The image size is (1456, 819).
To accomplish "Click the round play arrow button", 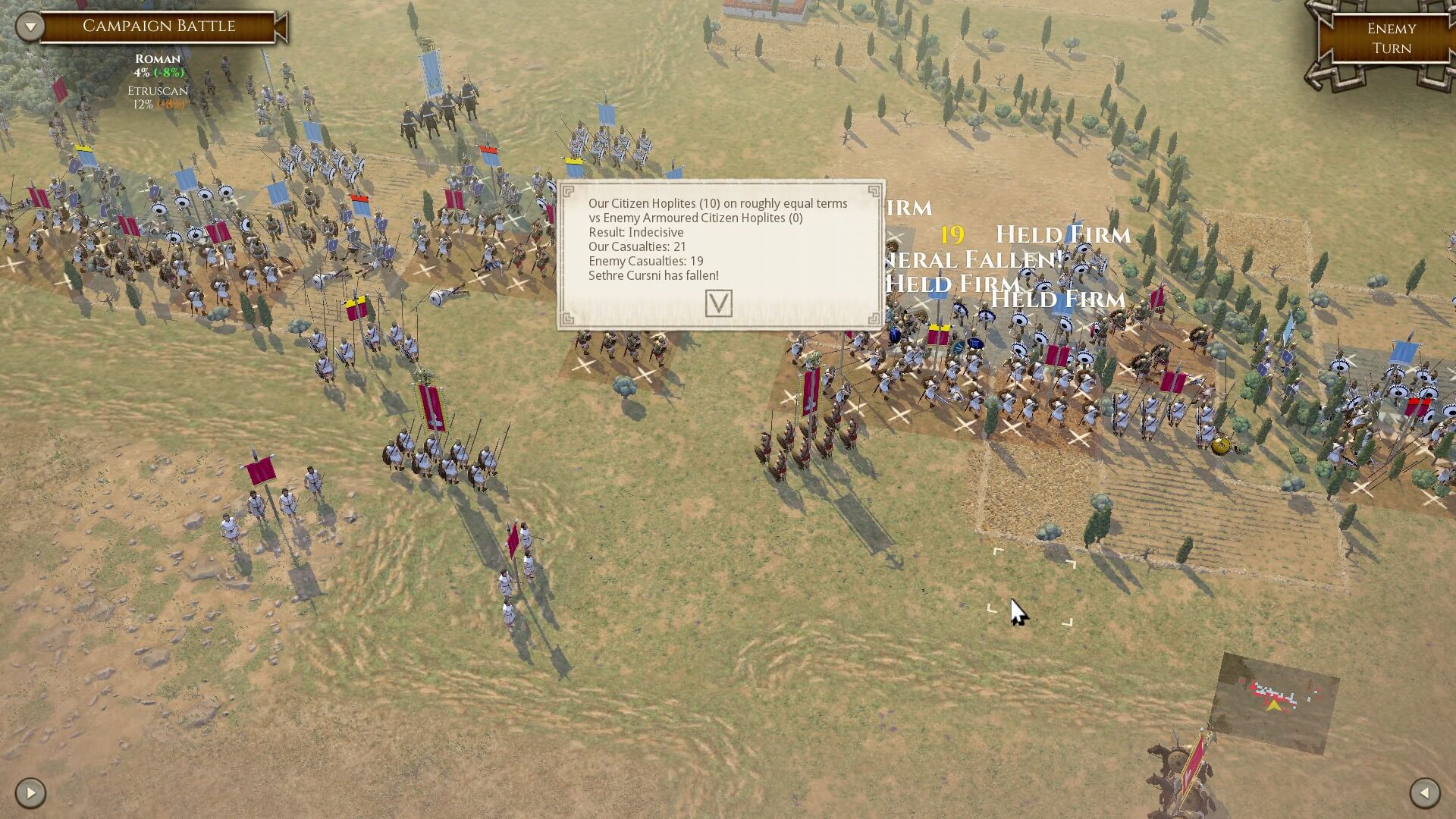I will (30, 793).
